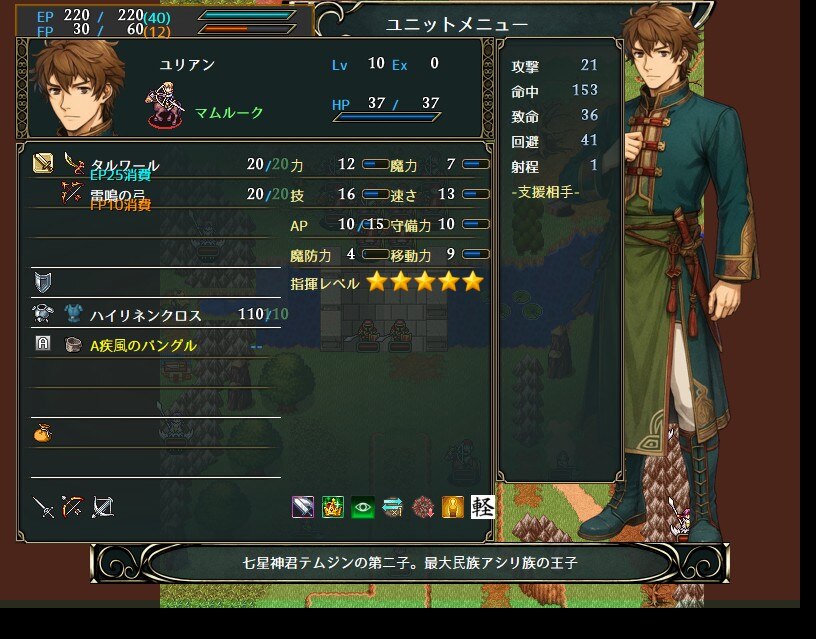Screen dimensions: 816x639
Task: Show the teal arrows skill icon
Action: [x=393, y=507]
